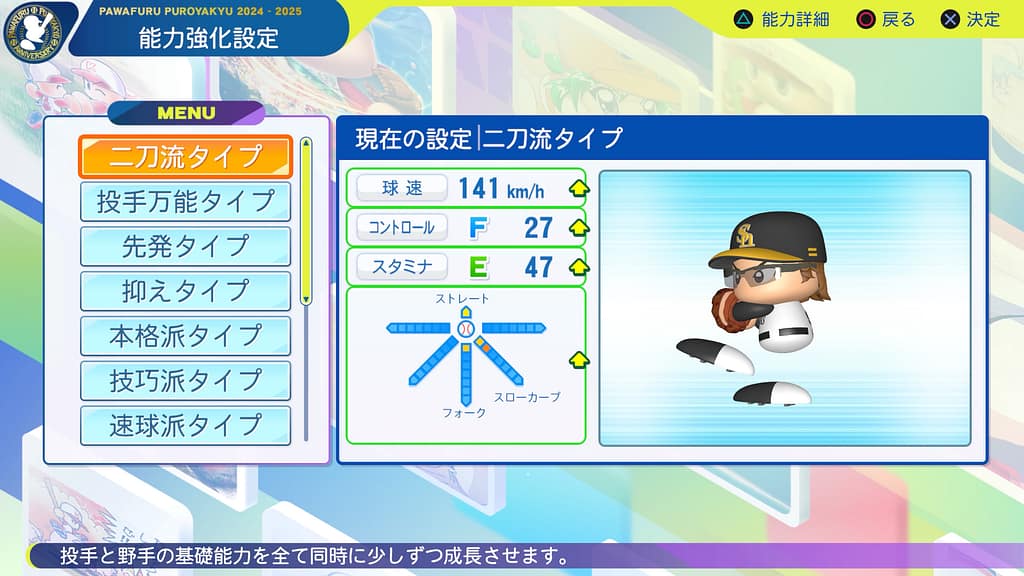Image resolution: width=1024 pixels, height=576 pixels.
Task: Increase コントロール using its up arrow
Action: point(577,227)
